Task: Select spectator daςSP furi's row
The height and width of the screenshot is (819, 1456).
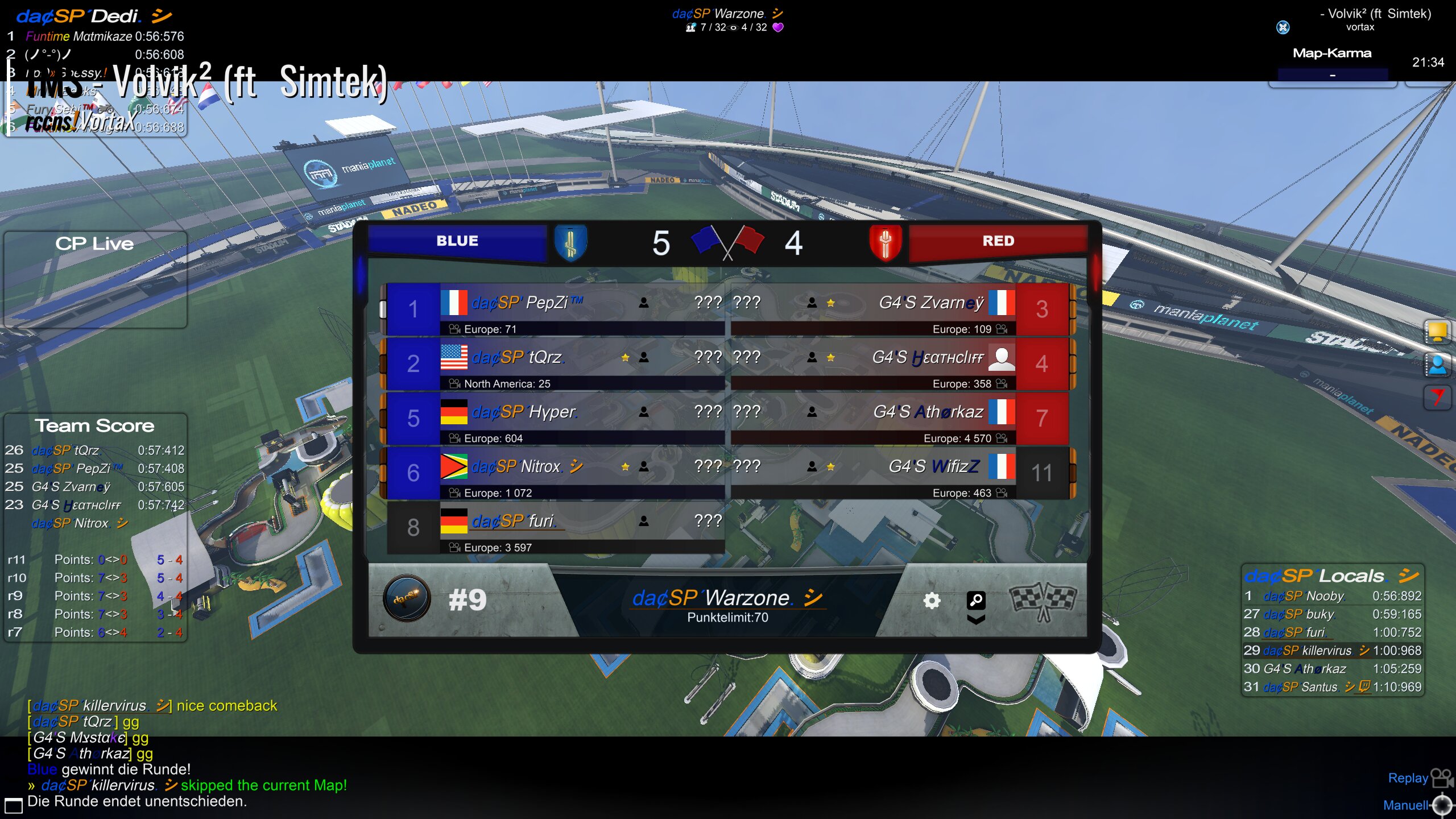Action: click(x=555, y=527)
